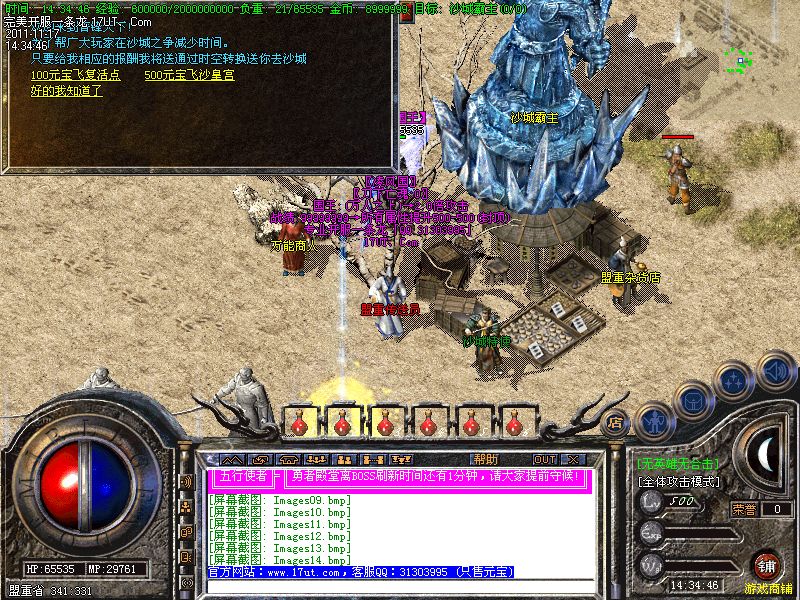Viewport: 800px width, 600px height.
Task: Select the 500元宝飞沙皇宫 teleport option
Action: pos(189,75)
